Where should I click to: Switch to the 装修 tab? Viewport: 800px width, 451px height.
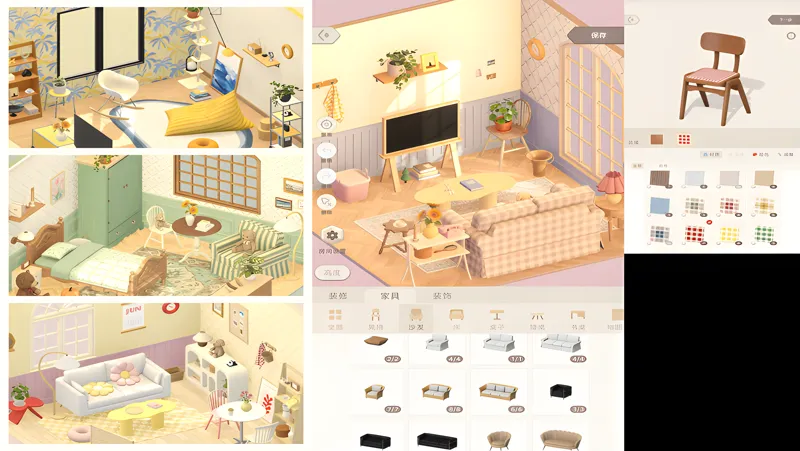pyautogui.click(x=338, y=296)
